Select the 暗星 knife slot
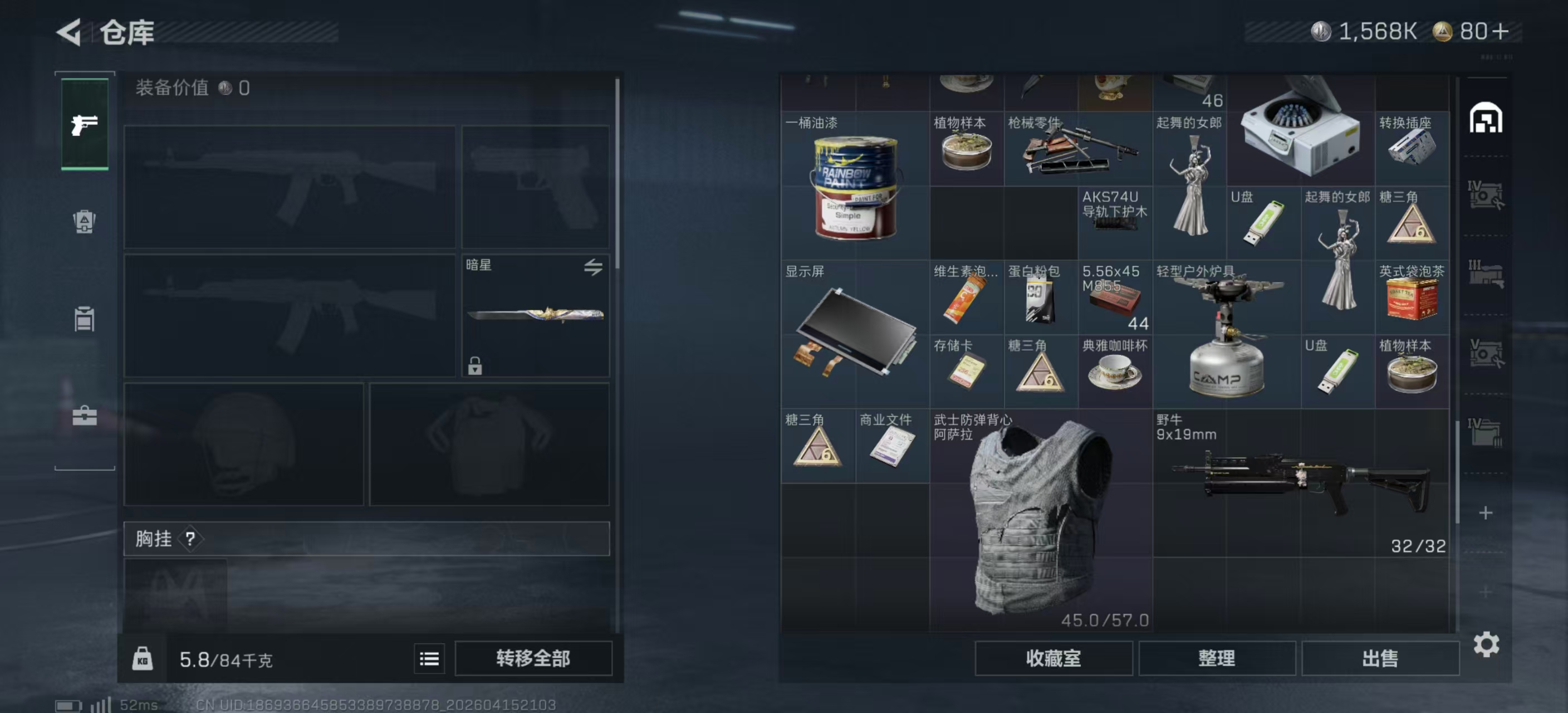Image resolution: width=1568 pixels, height=713 pixels. [x=535, y=315]
